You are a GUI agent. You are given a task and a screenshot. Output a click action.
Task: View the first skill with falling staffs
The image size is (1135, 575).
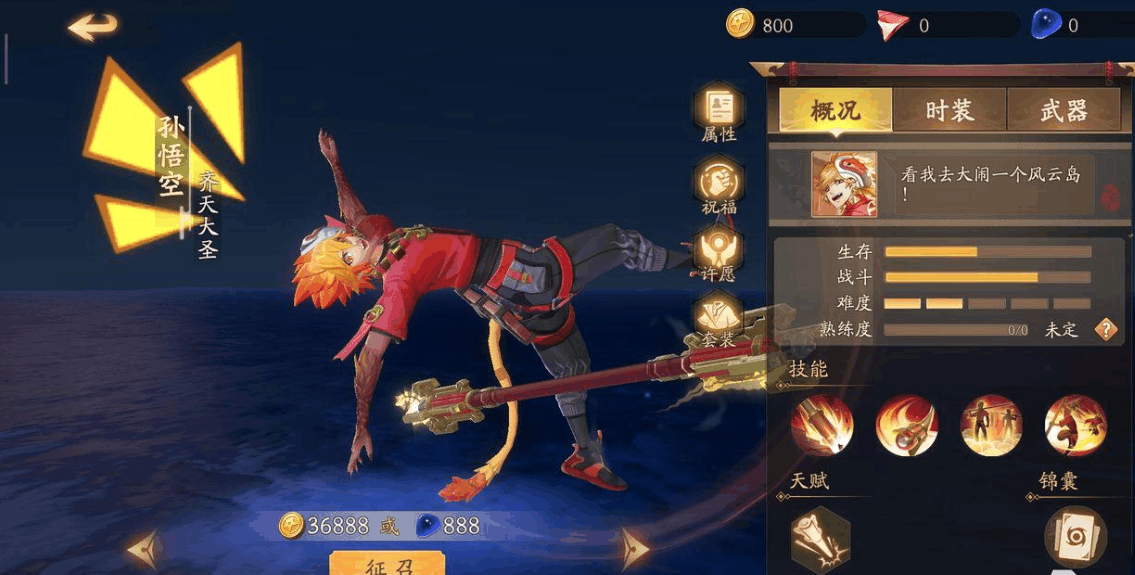point(822,425)
